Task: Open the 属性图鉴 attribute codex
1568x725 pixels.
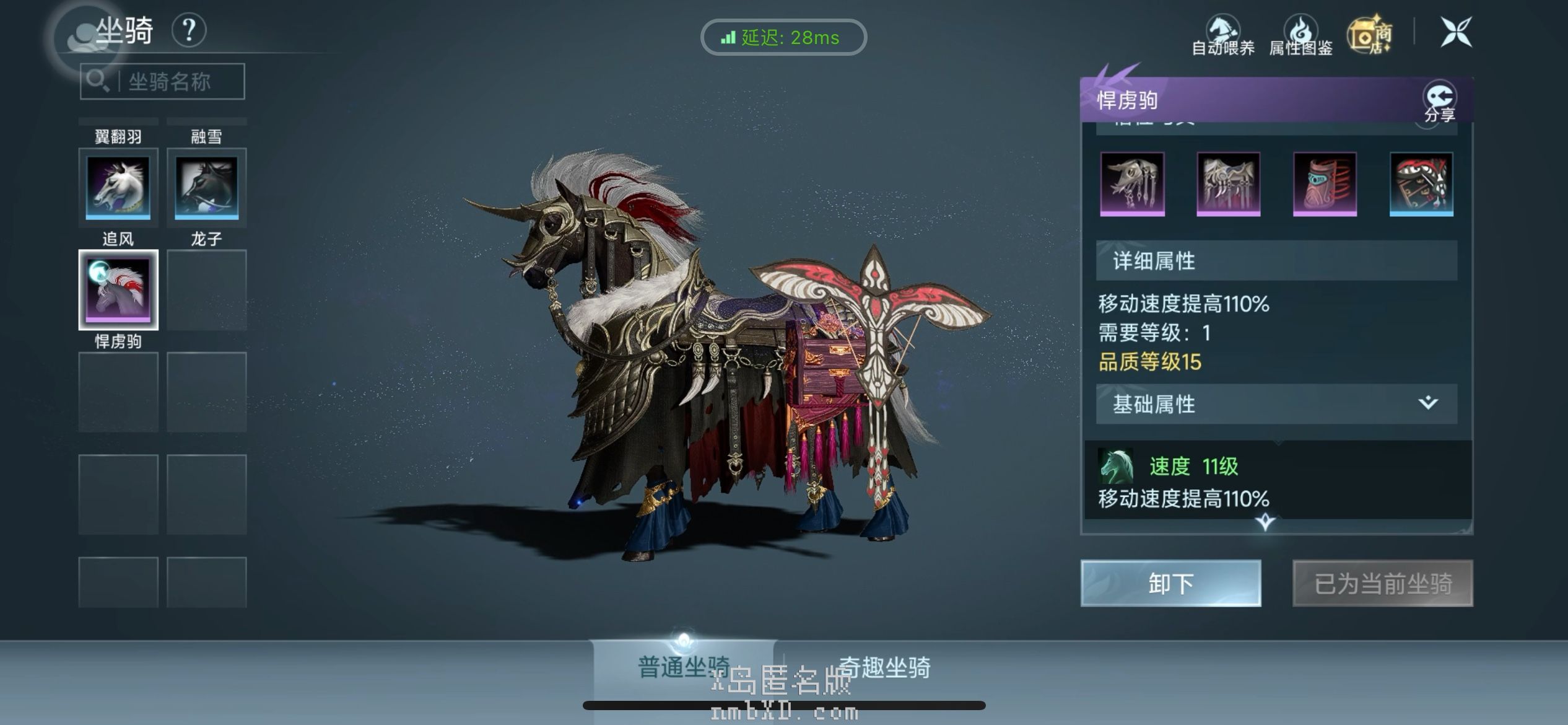Action: (1300, 36)
